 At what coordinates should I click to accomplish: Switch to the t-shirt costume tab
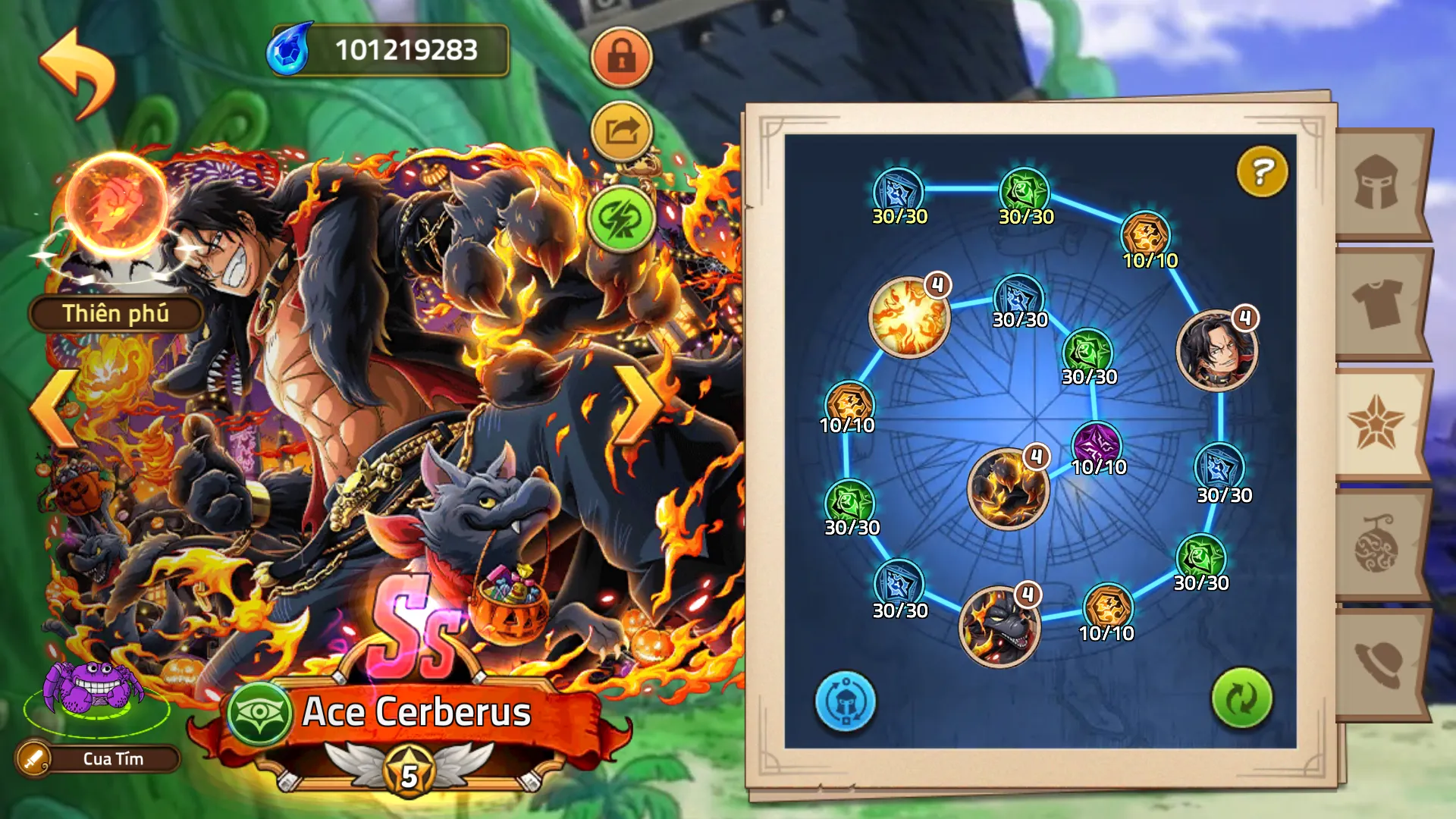point(1377,303)
